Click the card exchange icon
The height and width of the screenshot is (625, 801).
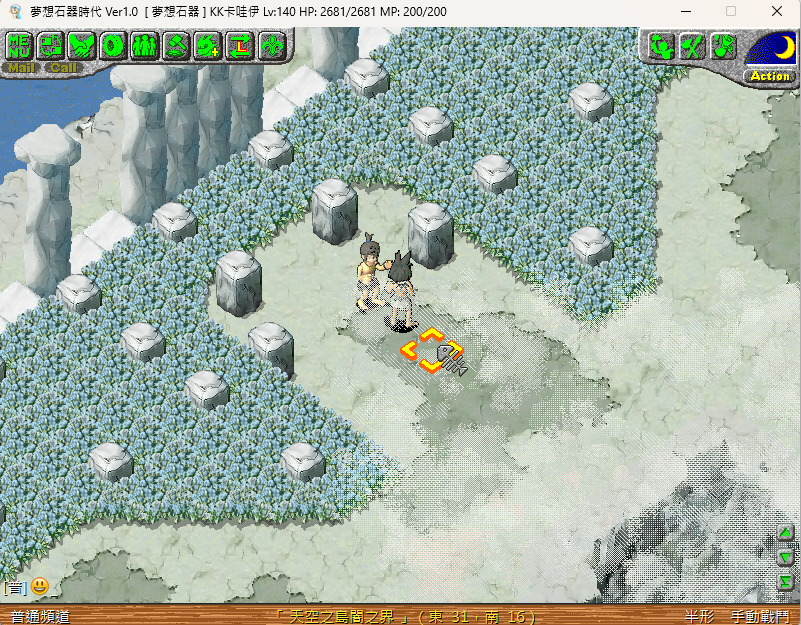pyautogui.click(x=50, y=45)
